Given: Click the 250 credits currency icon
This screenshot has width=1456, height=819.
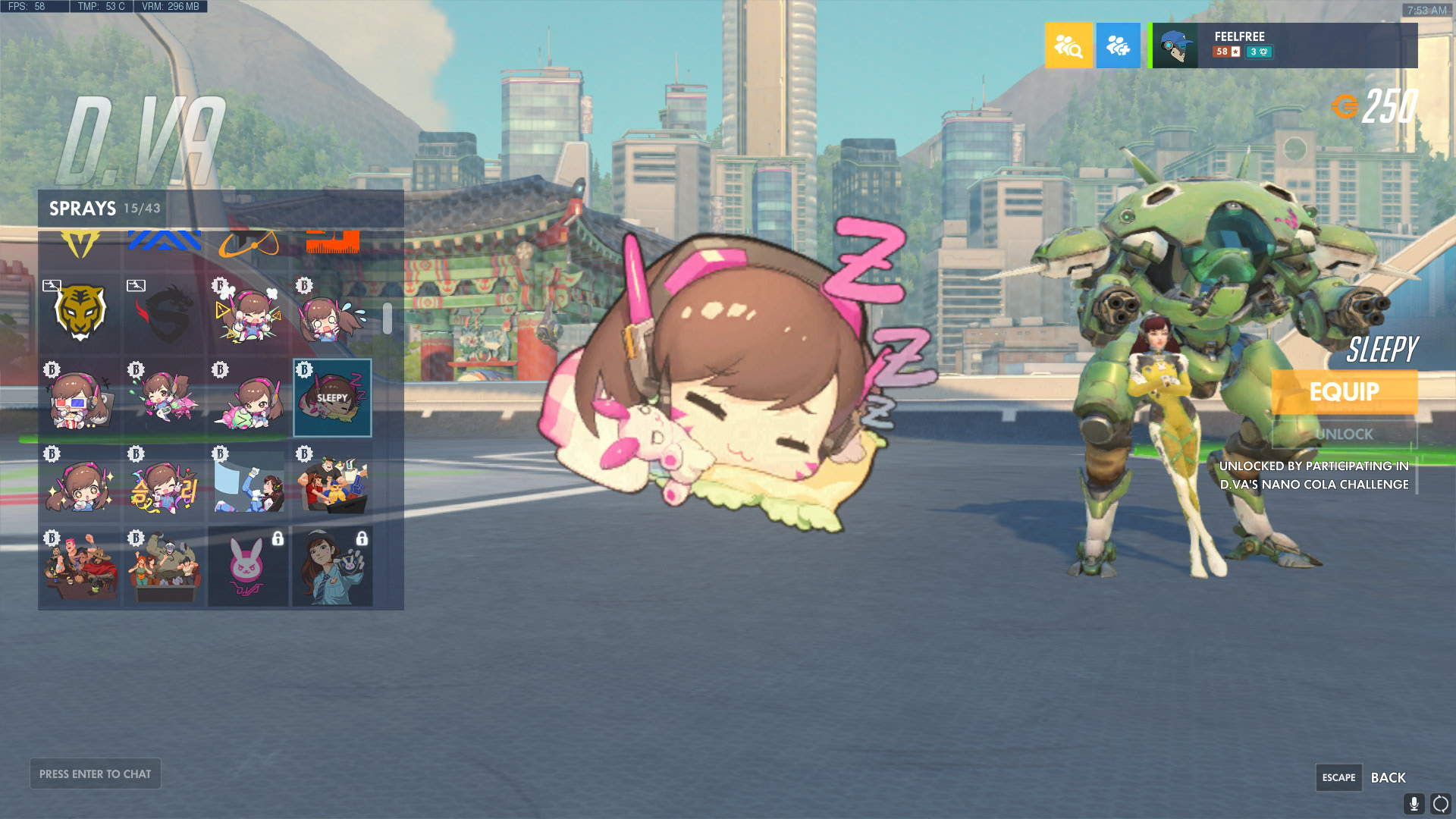Looking at the screenshot, I should tap(1346, 105).
